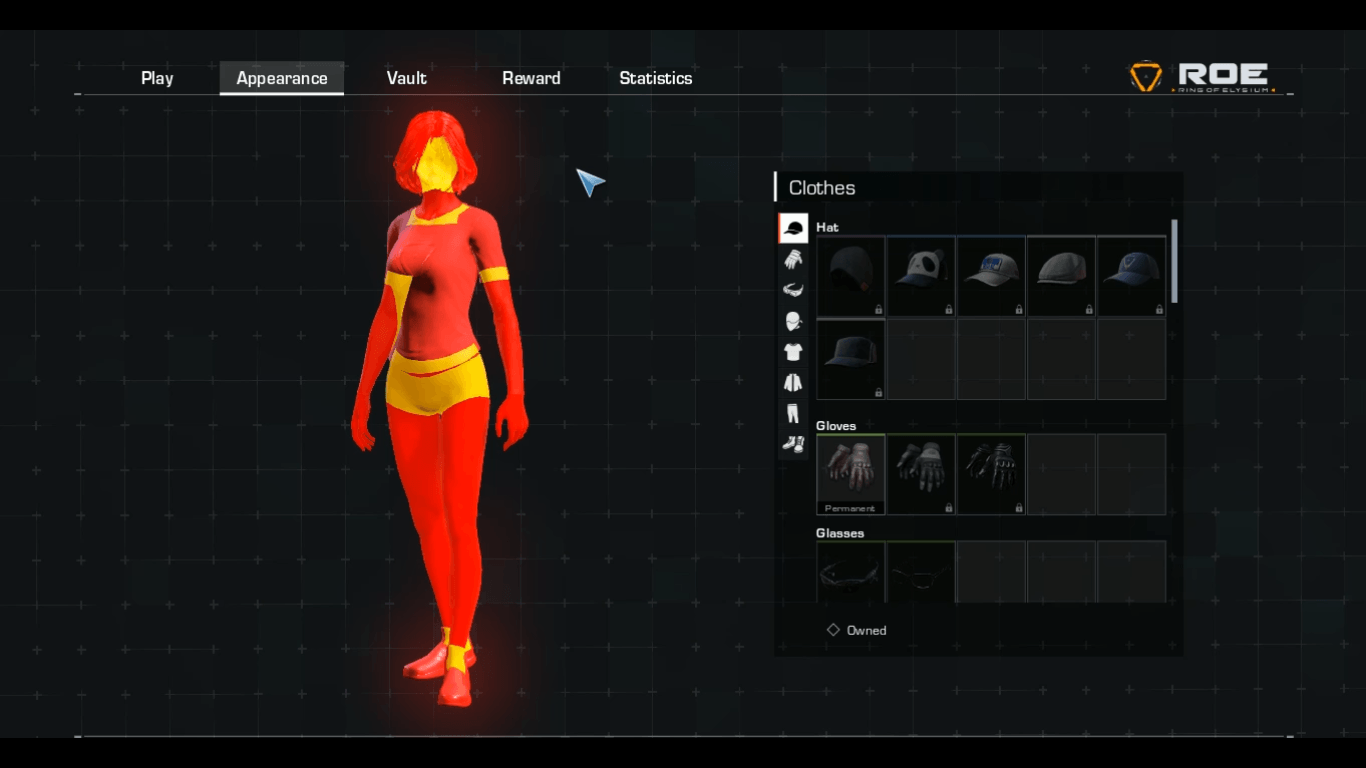Equip the panda cap
Screen dimensions: 1366x768
pyautogui.click(x=921, y=276)
